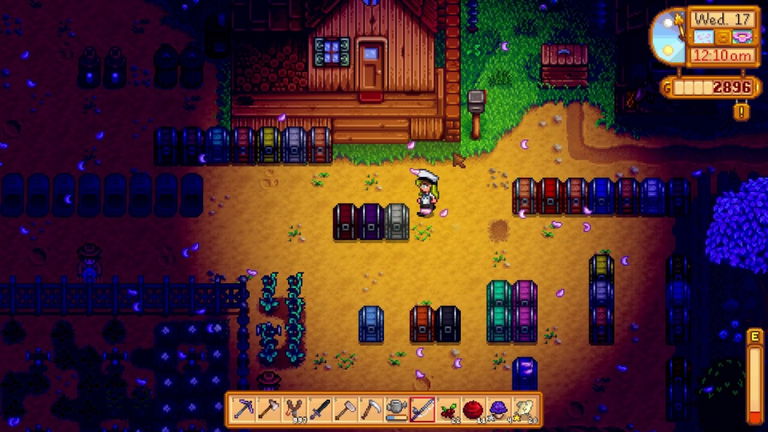This screenshot has width=768, height=432.
Task: Choose the dark sword slot
Action: 320,408
